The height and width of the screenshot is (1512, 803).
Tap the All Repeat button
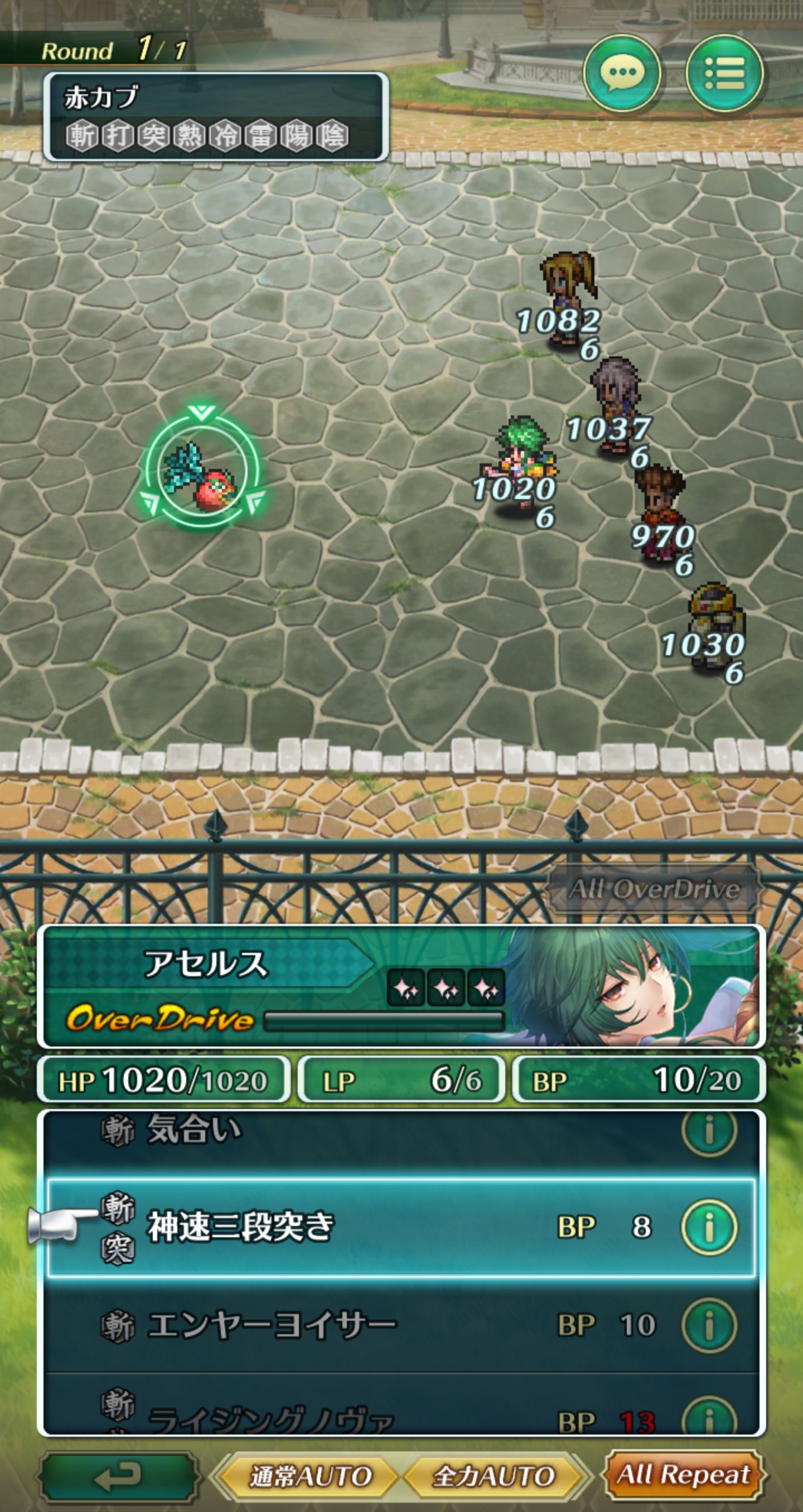pos(684,1475)
